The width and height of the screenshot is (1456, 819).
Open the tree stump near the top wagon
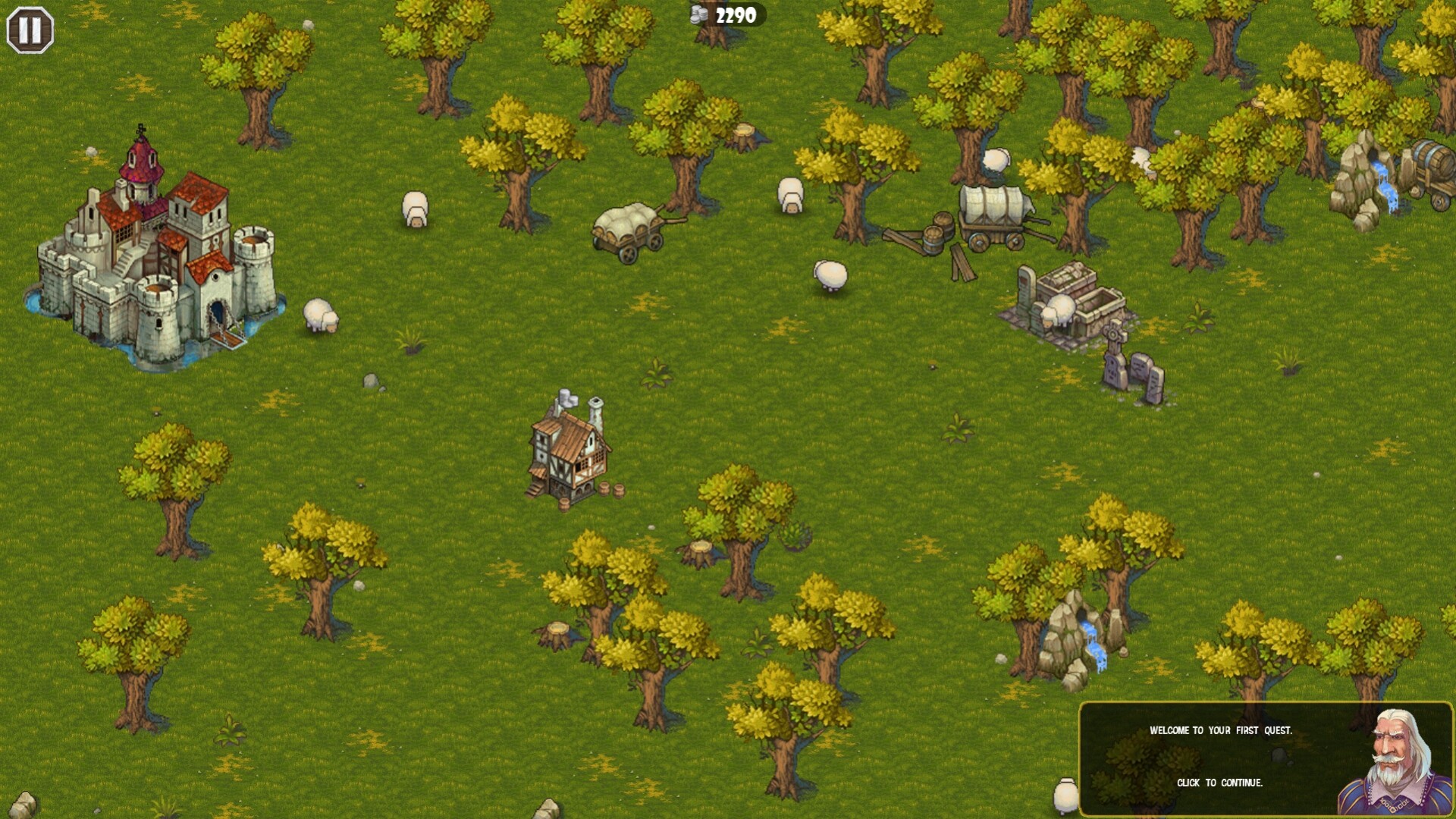pos(745,133)
